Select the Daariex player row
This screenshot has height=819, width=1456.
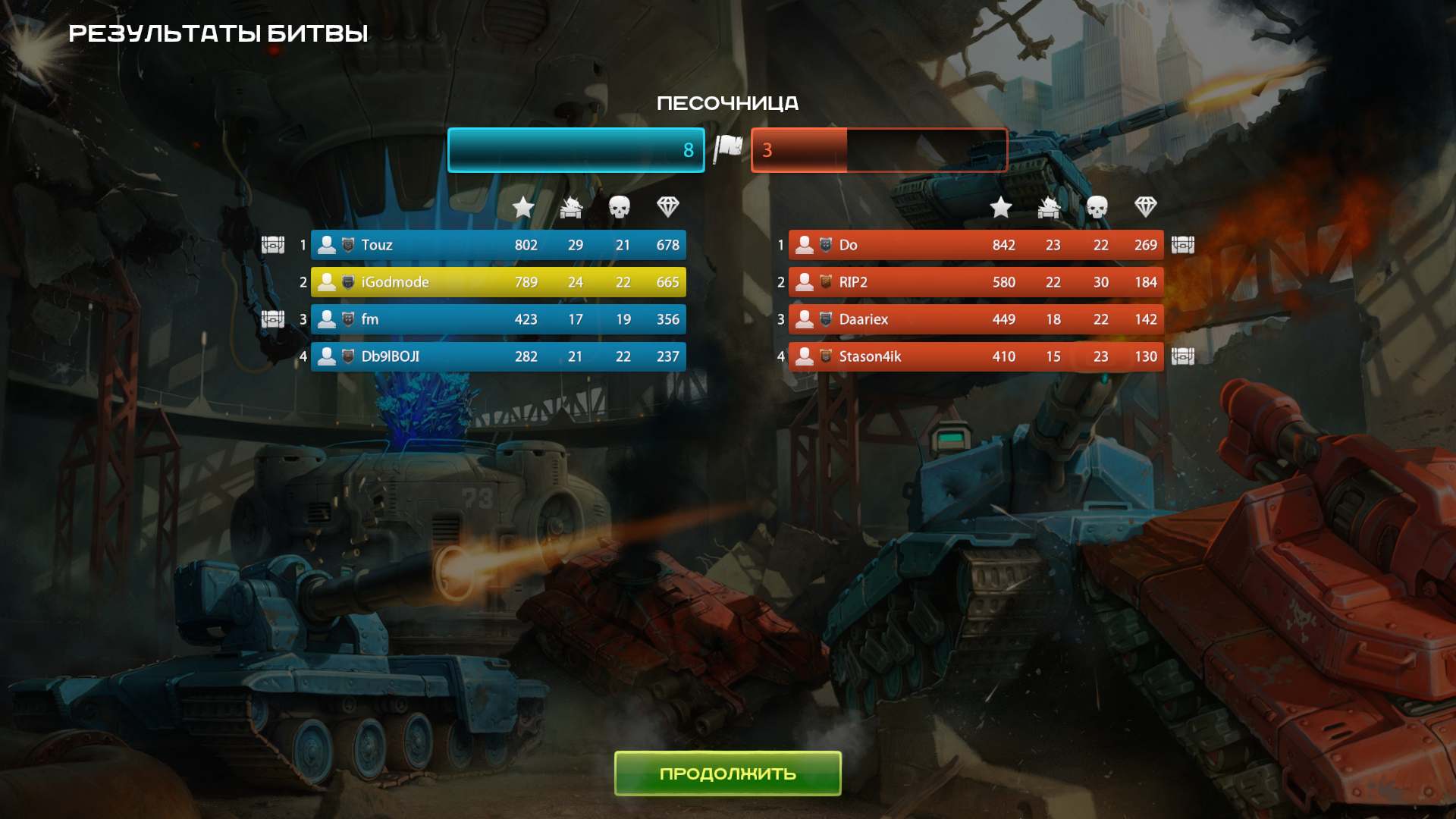pos(976,319)
